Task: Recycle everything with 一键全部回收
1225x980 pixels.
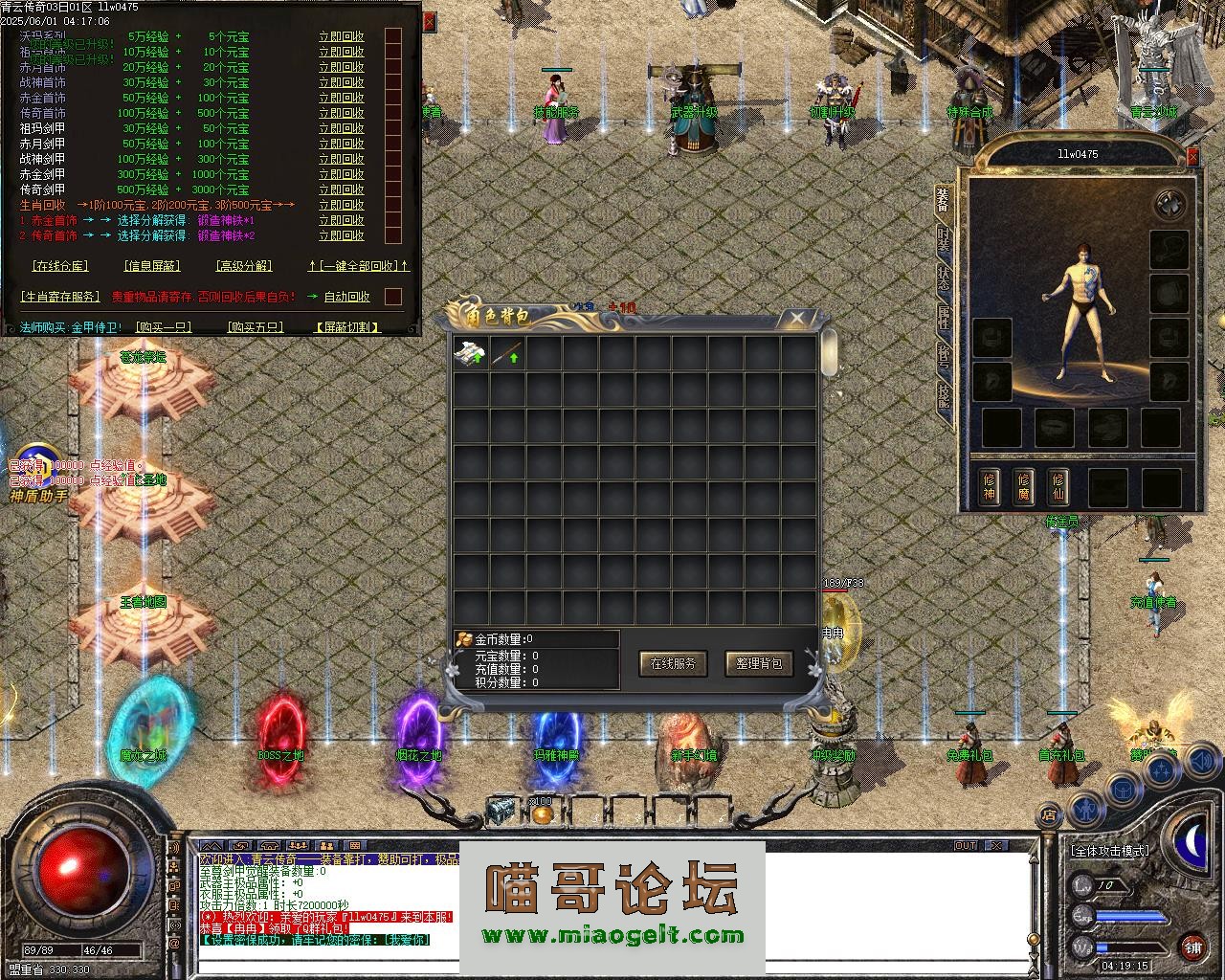Action: point(359,266)
